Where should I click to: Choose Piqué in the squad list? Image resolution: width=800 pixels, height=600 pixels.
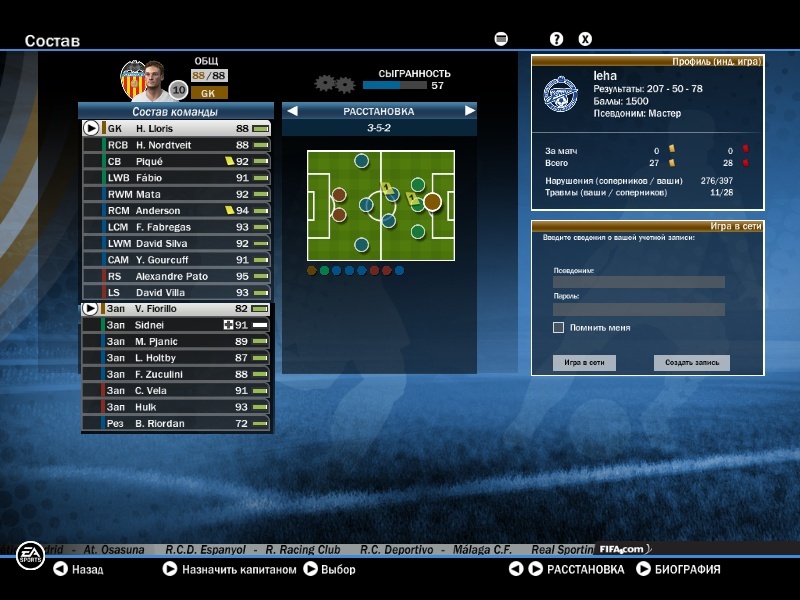(177, 161)
